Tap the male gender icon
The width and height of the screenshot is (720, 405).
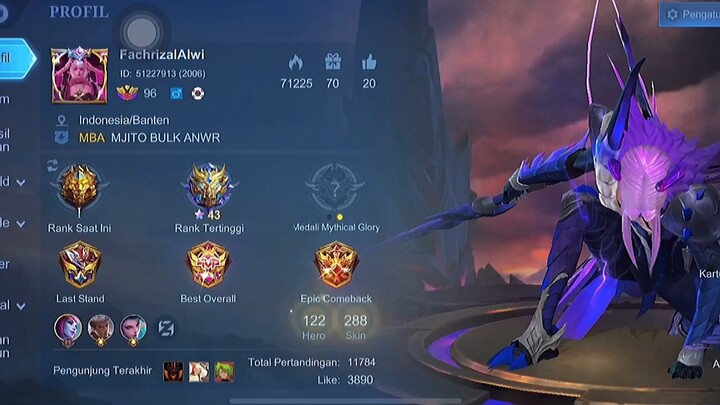(176, 93)
